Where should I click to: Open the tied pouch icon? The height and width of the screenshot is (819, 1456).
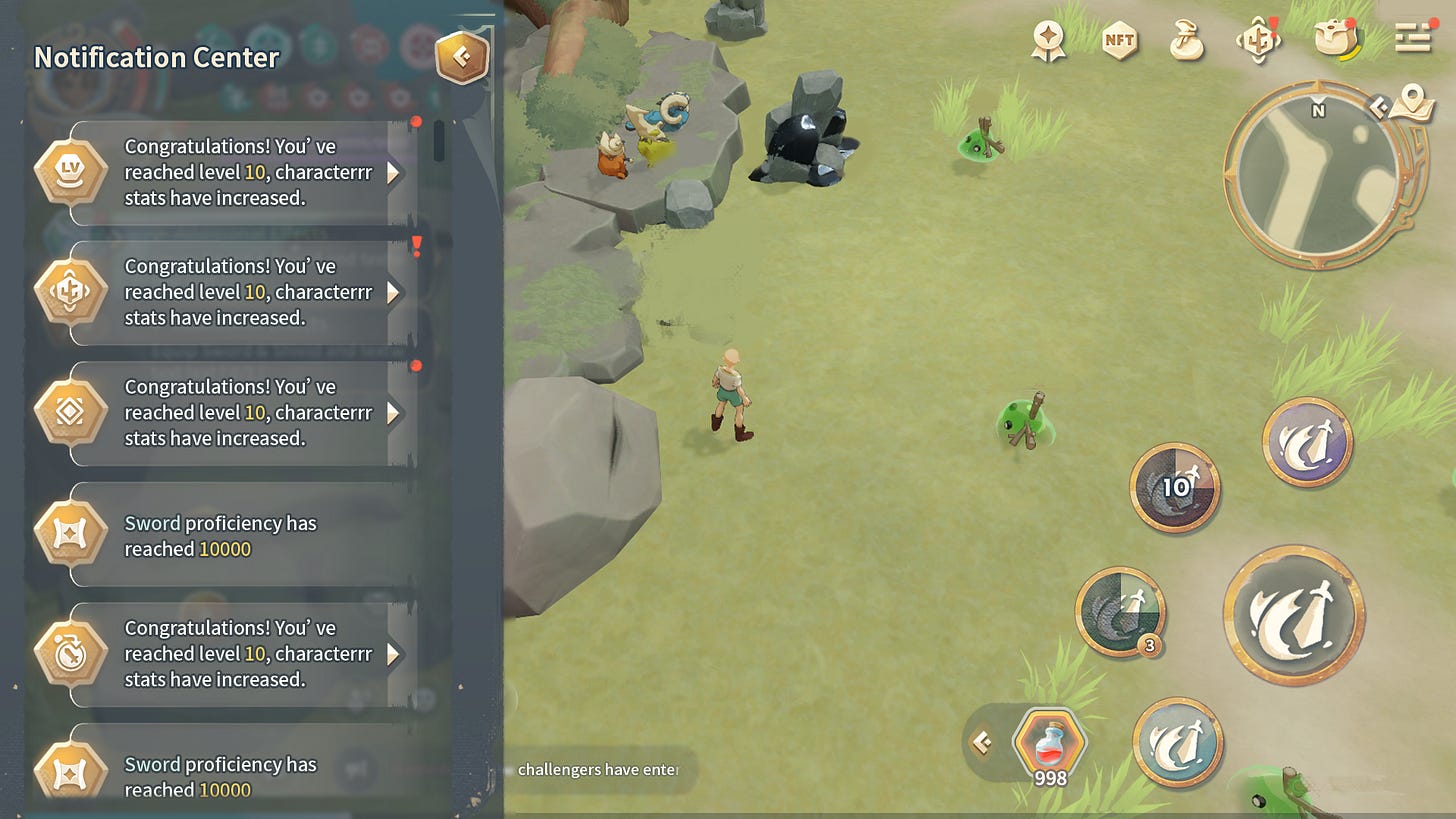pyautogui.click(x=1186, y=40)
